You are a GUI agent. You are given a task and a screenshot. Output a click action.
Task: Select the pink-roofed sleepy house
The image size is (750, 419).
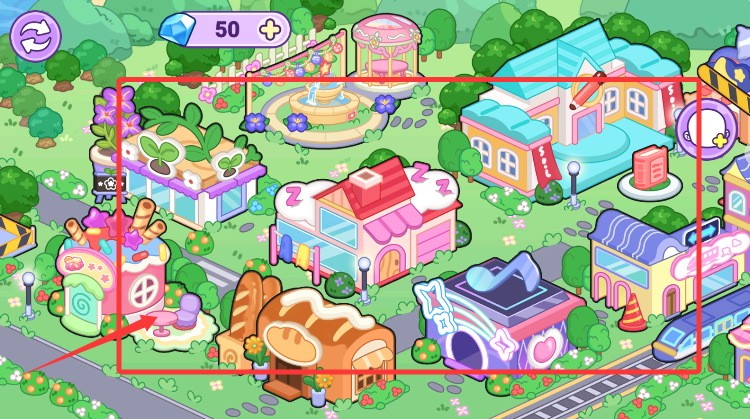[370, 225]
